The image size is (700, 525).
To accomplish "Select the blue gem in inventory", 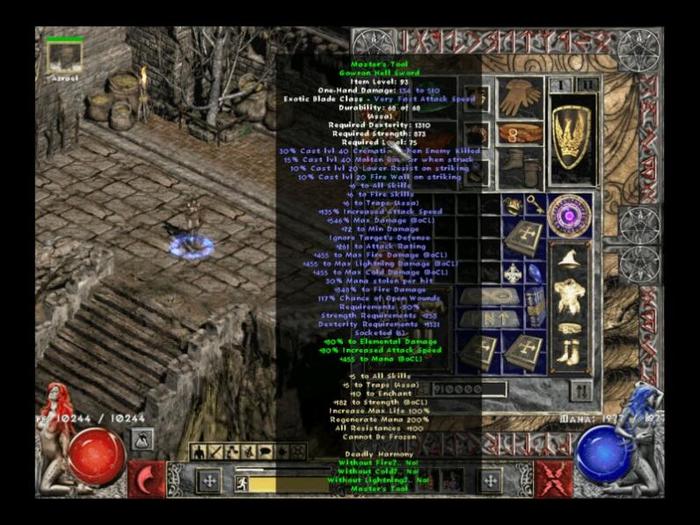I will [x=535, y=272].
